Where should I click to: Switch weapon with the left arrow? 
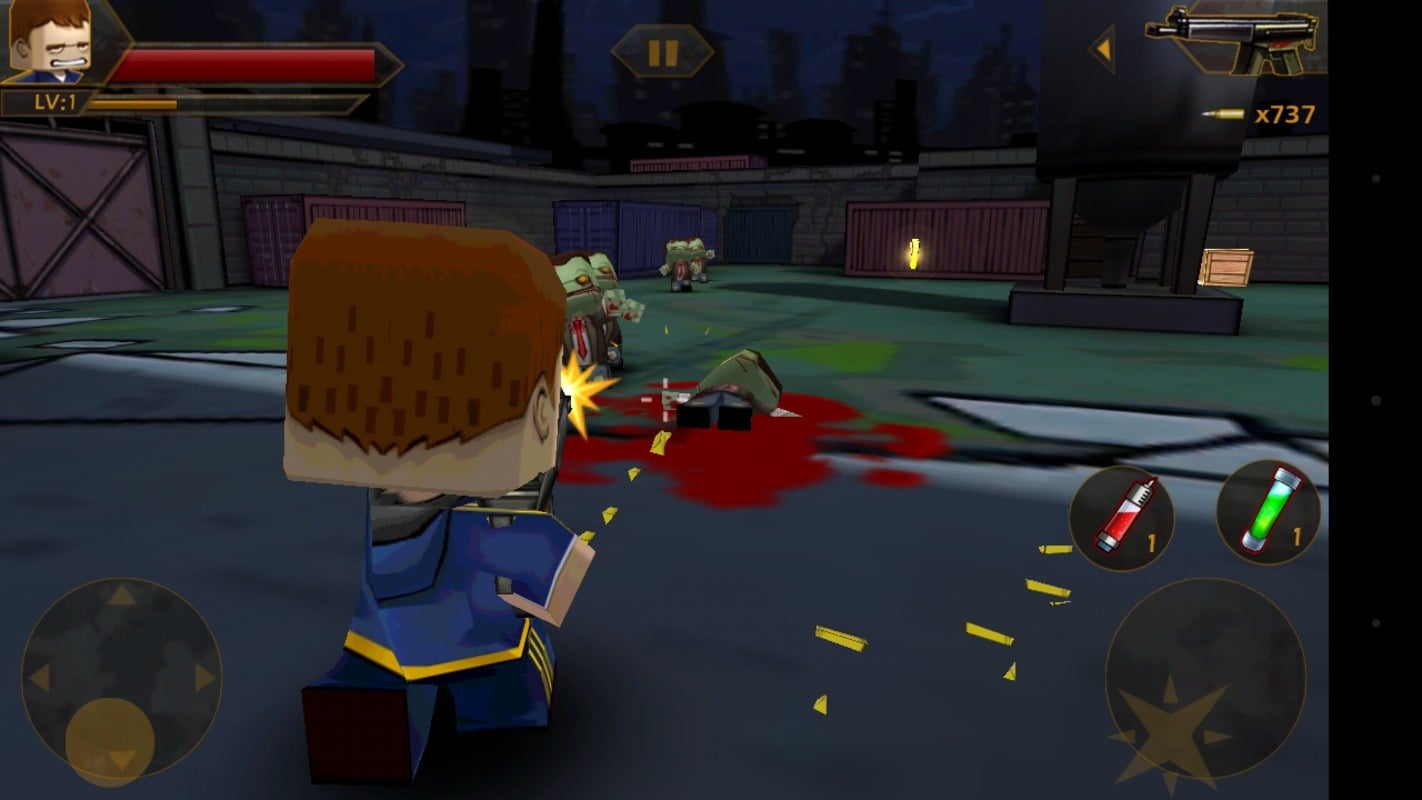pos(1103,48)
